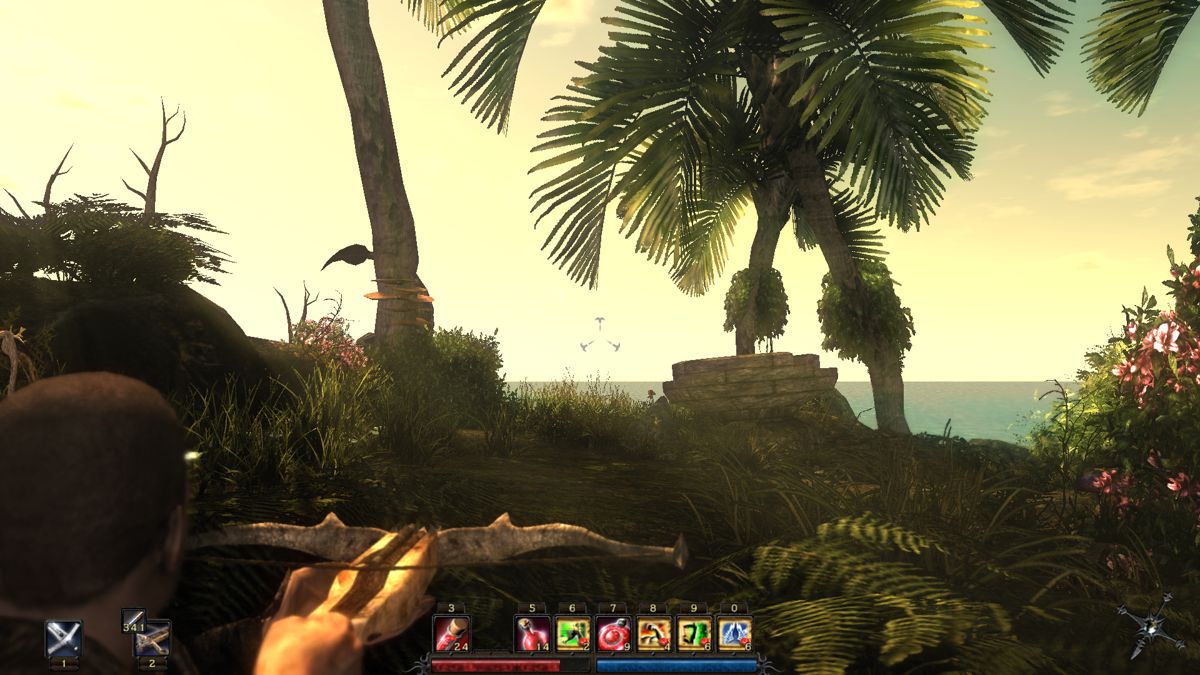
Task: Activate the orange skill icon in slot 8
Action: click(654, 634)
